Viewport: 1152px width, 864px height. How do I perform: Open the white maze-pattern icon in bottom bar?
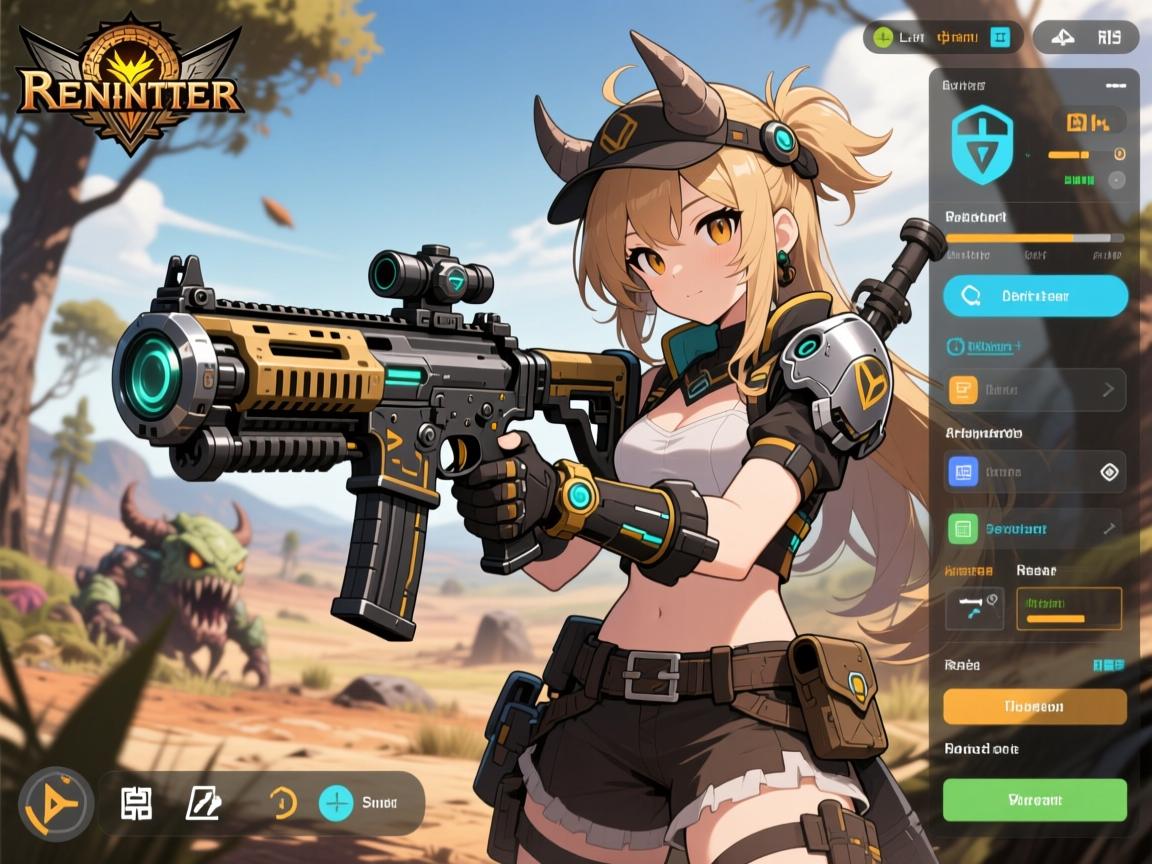(136, 802)
